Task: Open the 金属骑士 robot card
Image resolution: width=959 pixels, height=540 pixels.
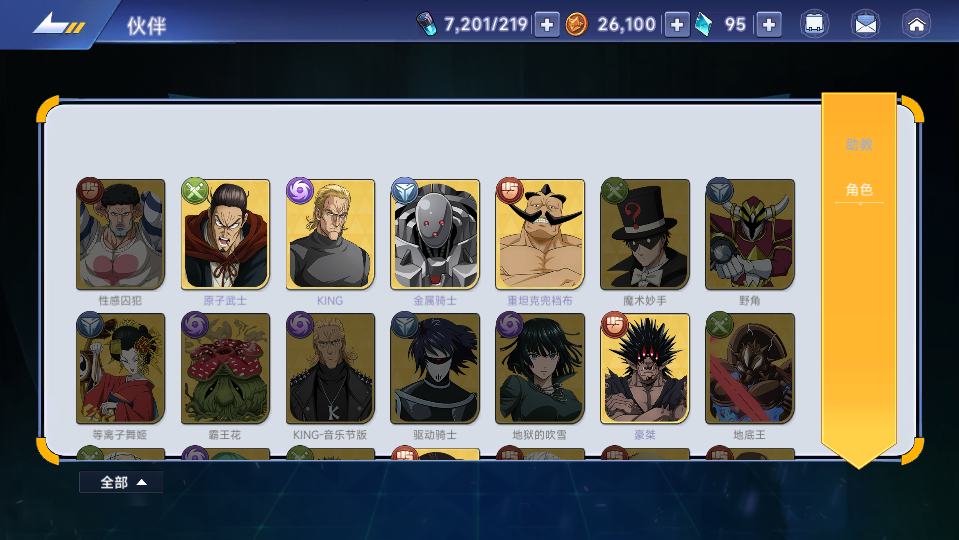Action: click(x=435, y=235)
